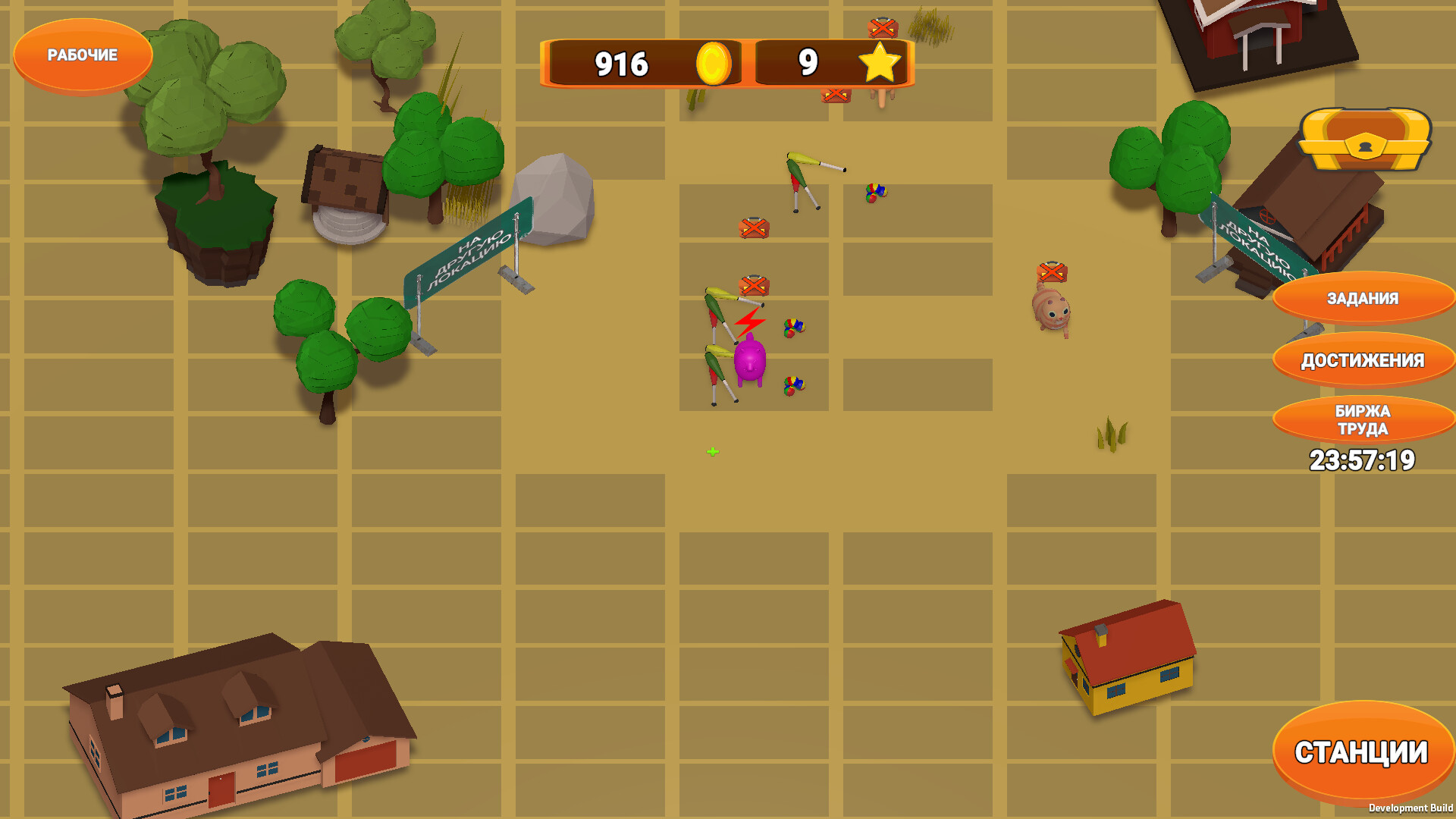Open the ДОСТИЖЕНИЯ button
The width and height of the screenshot is (1456, 819).
tap(1362, 360)
